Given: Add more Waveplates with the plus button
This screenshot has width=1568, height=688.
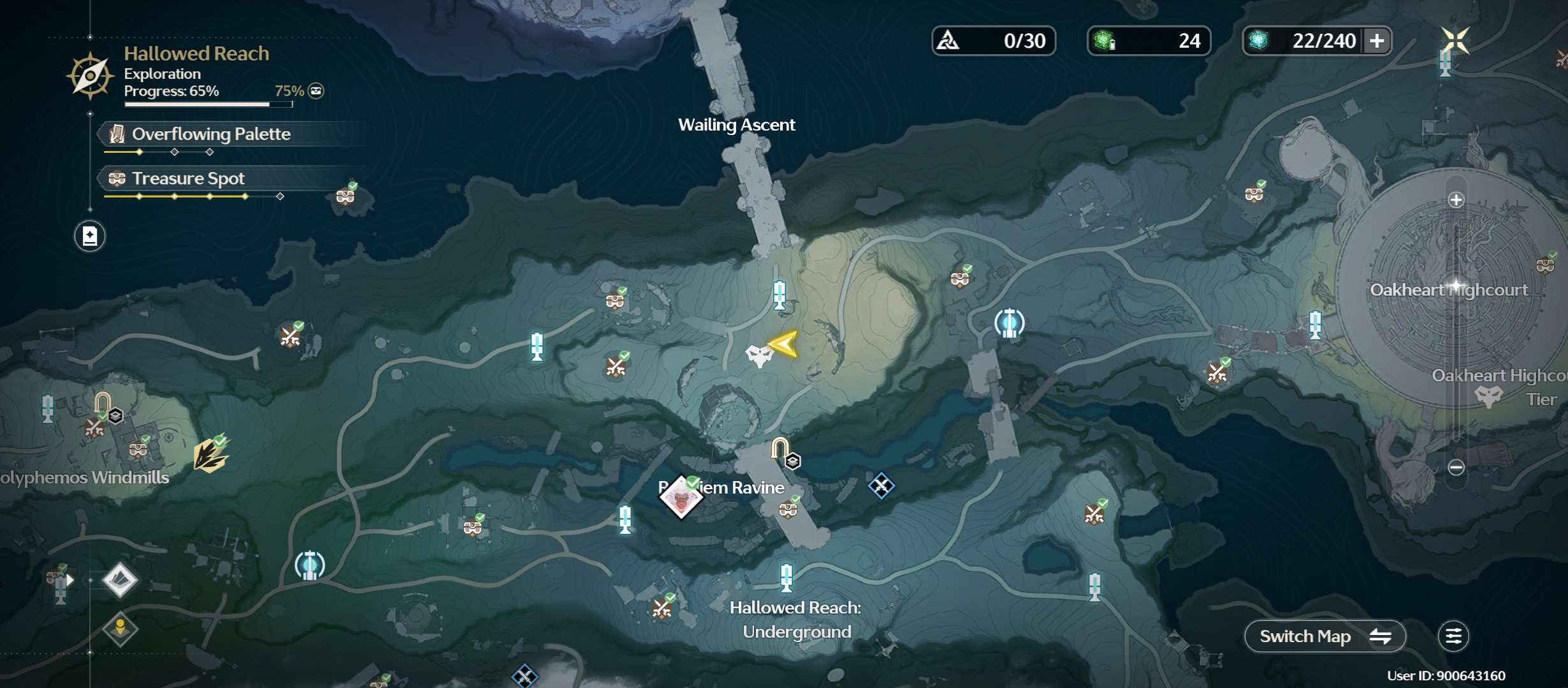Looking at the screenshot, I should (1377, 41).
